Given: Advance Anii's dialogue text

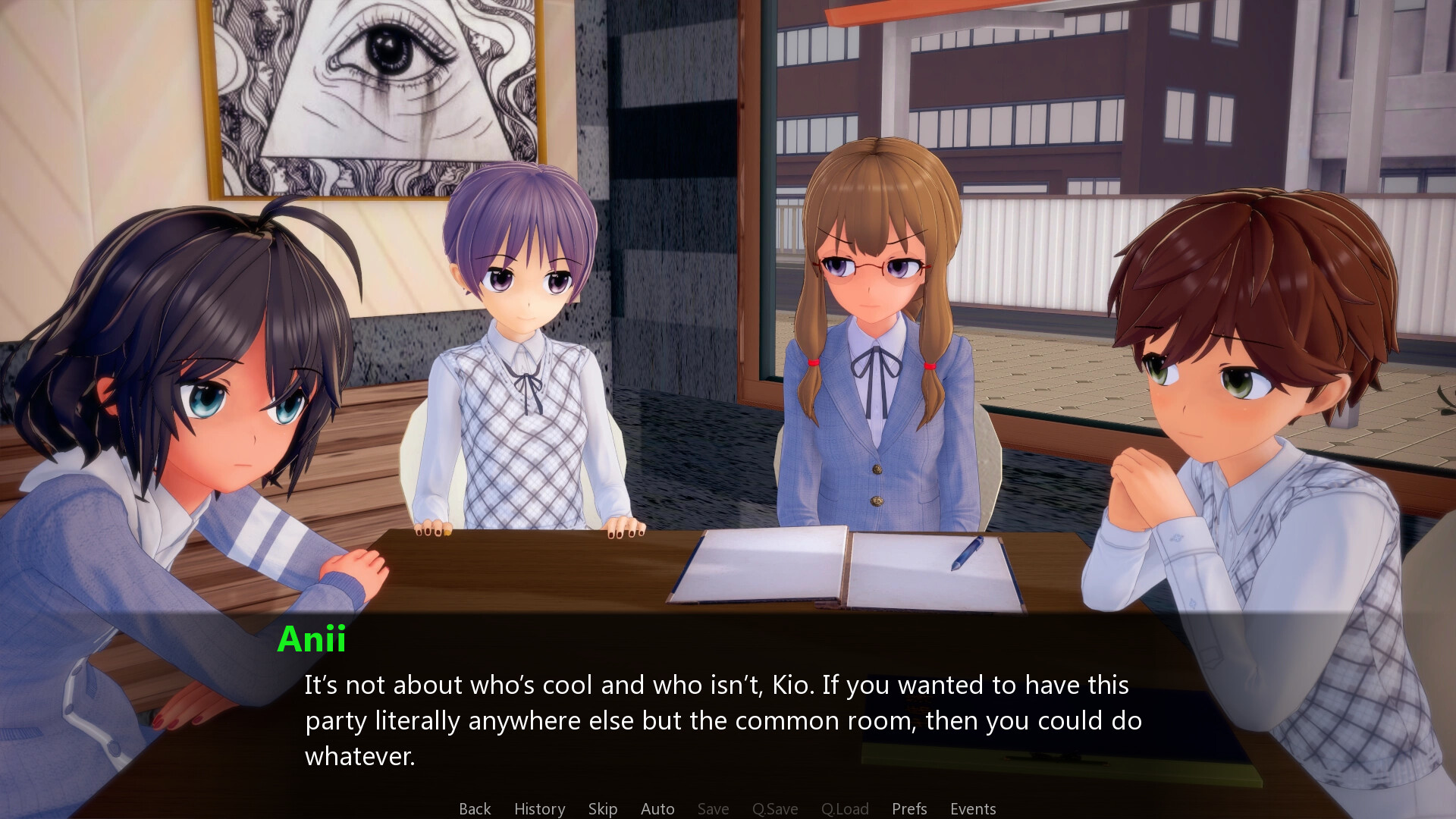Looking at the screenshot, I should point(722,720).
